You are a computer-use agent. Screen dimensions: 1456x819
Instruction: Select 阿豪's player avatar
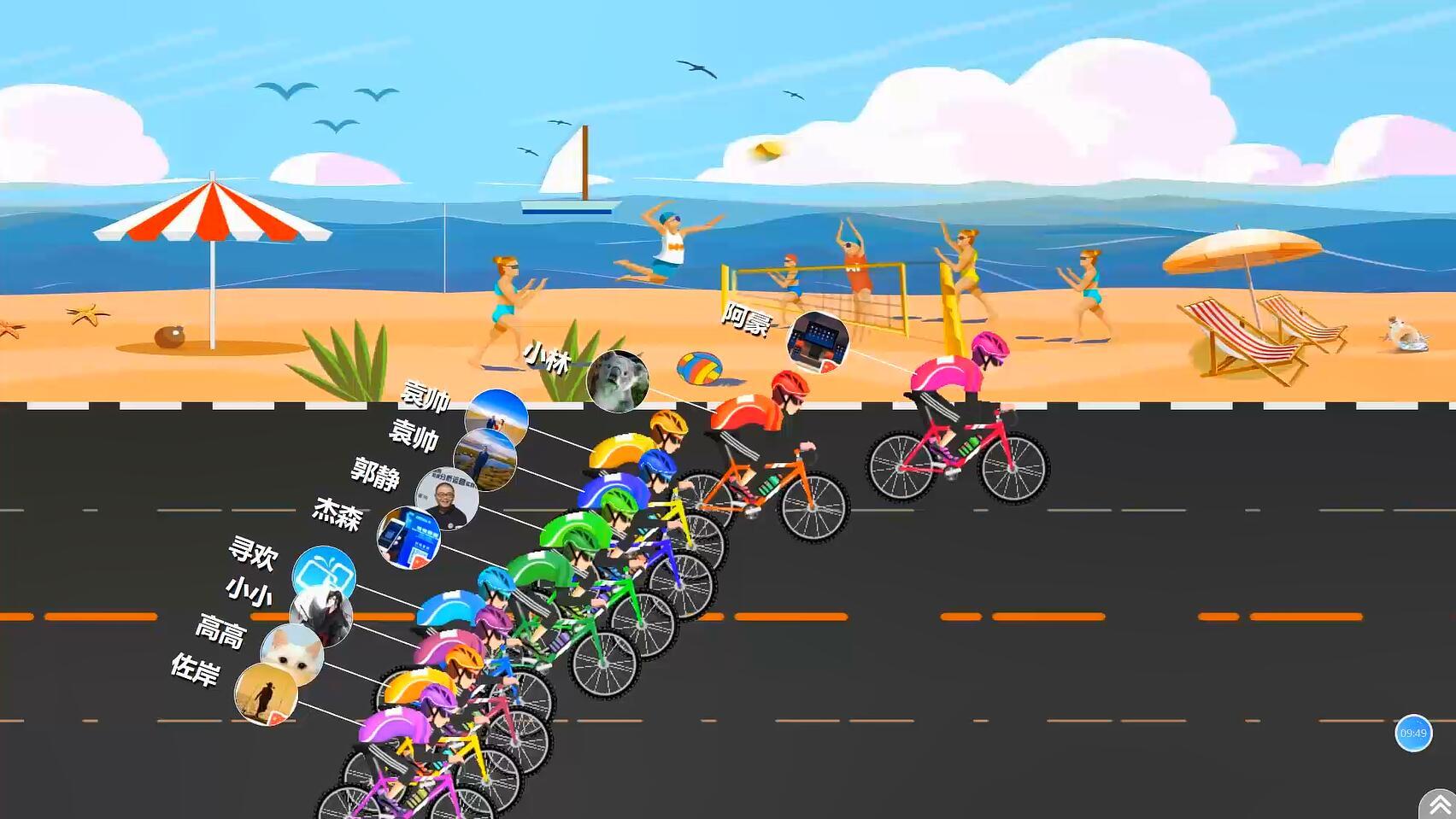coord(818,342)
